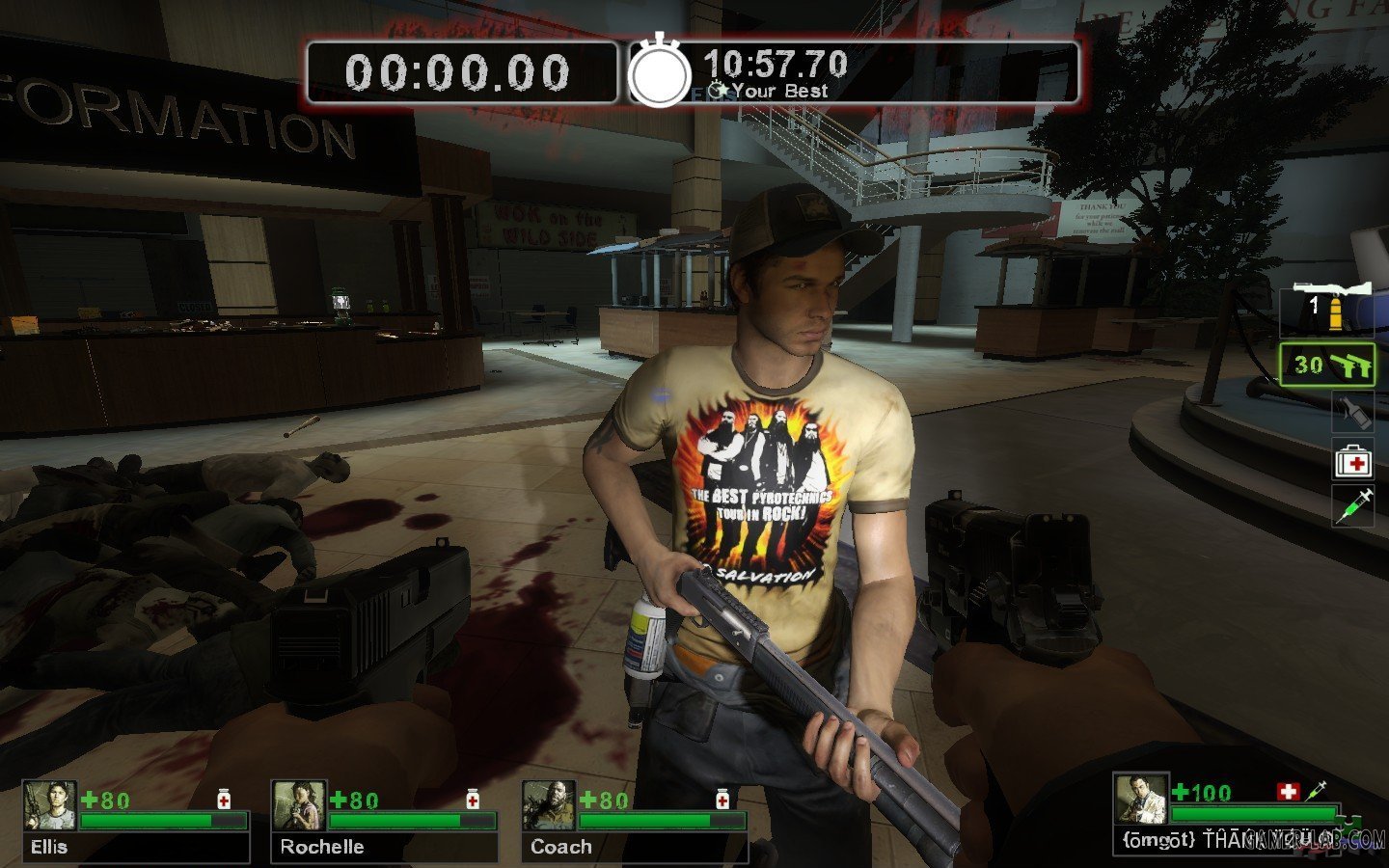Screen dimensions: 1389x868
Task: Click Rochelle's teammate portrait
Action: 299,806
